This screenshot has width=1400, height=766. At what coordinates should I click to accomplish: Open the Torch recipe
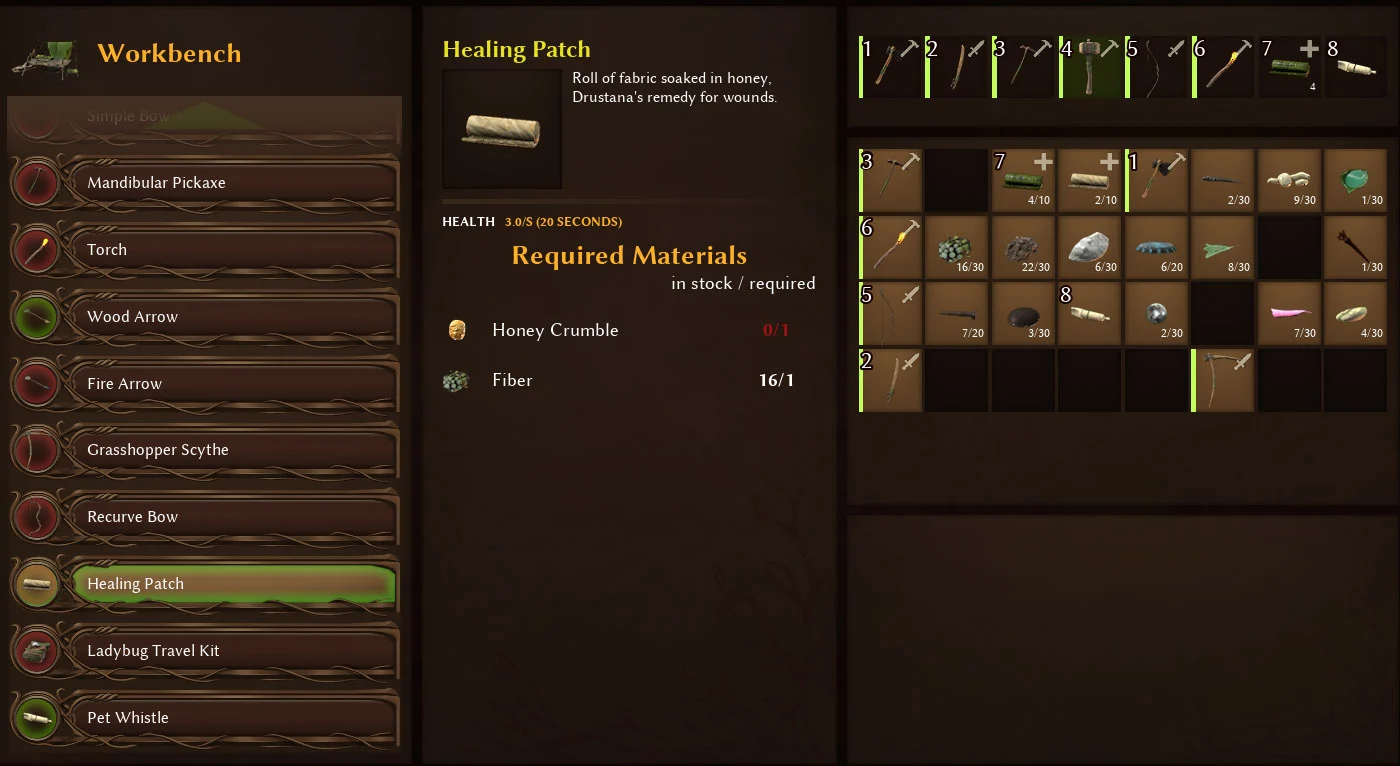click(x=204, y=249)
